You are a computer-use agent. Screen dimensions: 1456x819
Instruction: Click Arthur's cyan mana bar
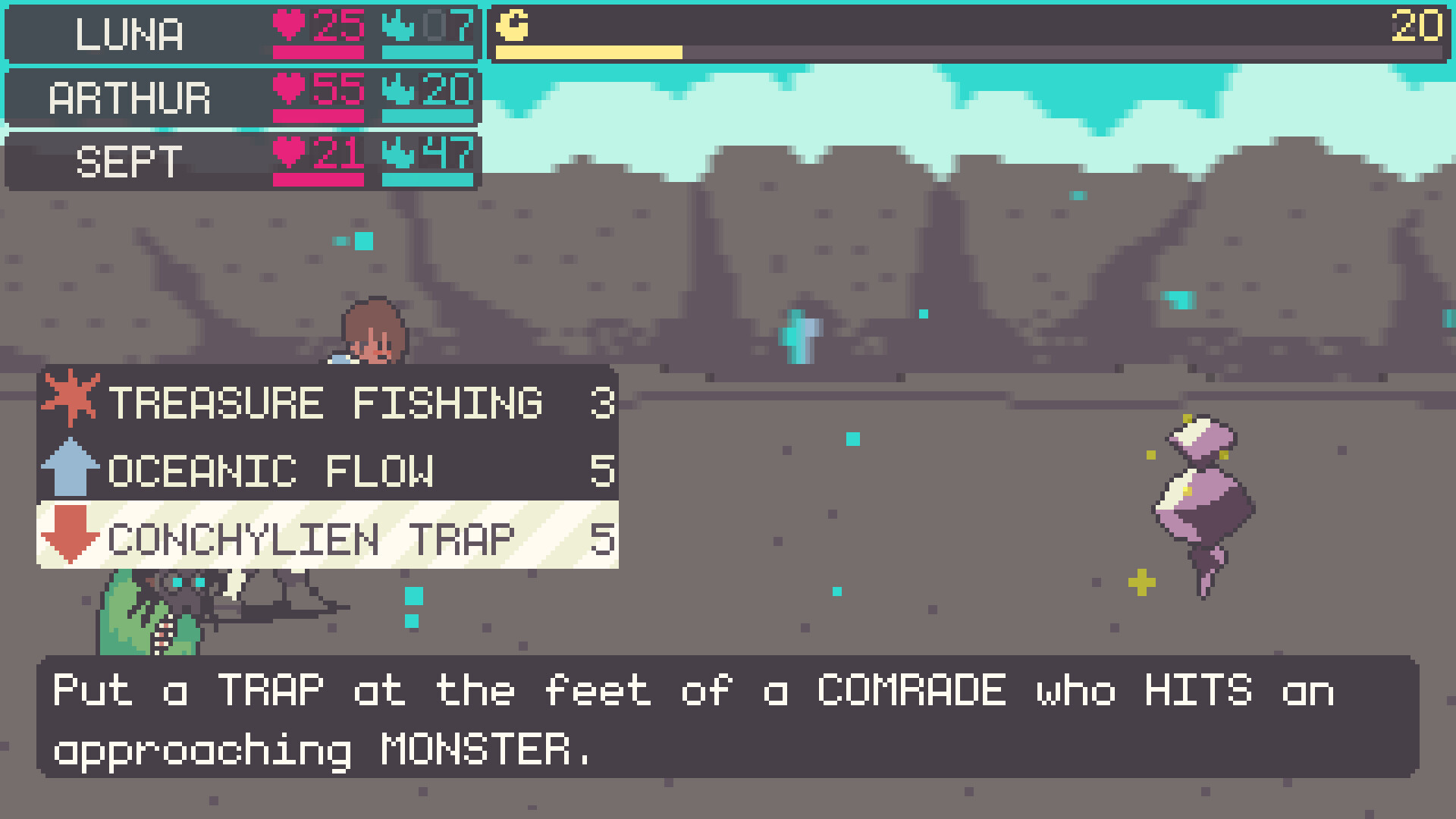click(428, 116)
